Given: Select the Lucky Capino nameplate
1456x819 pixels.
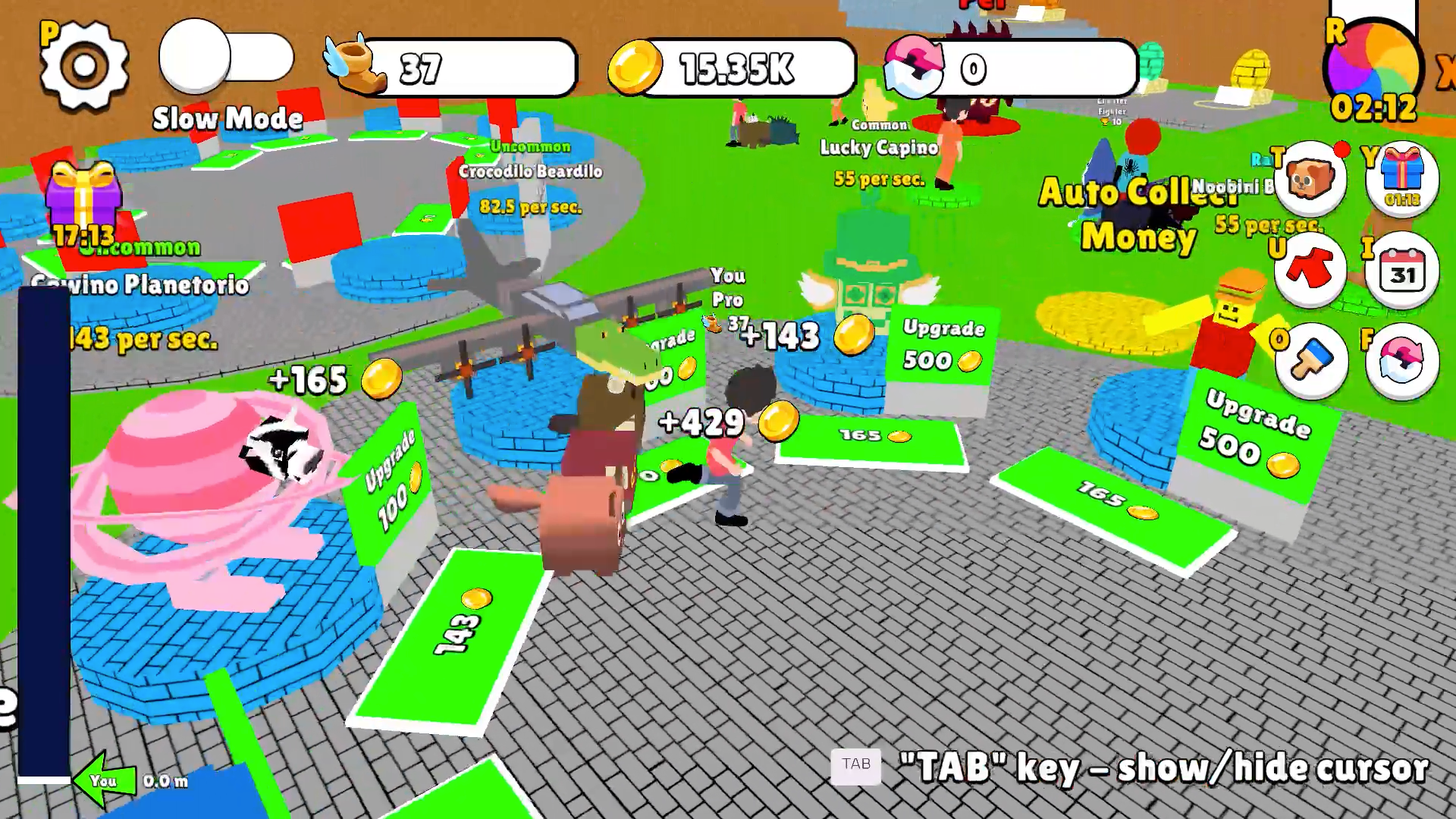Looking at the screenshot, I should point(877,149).
